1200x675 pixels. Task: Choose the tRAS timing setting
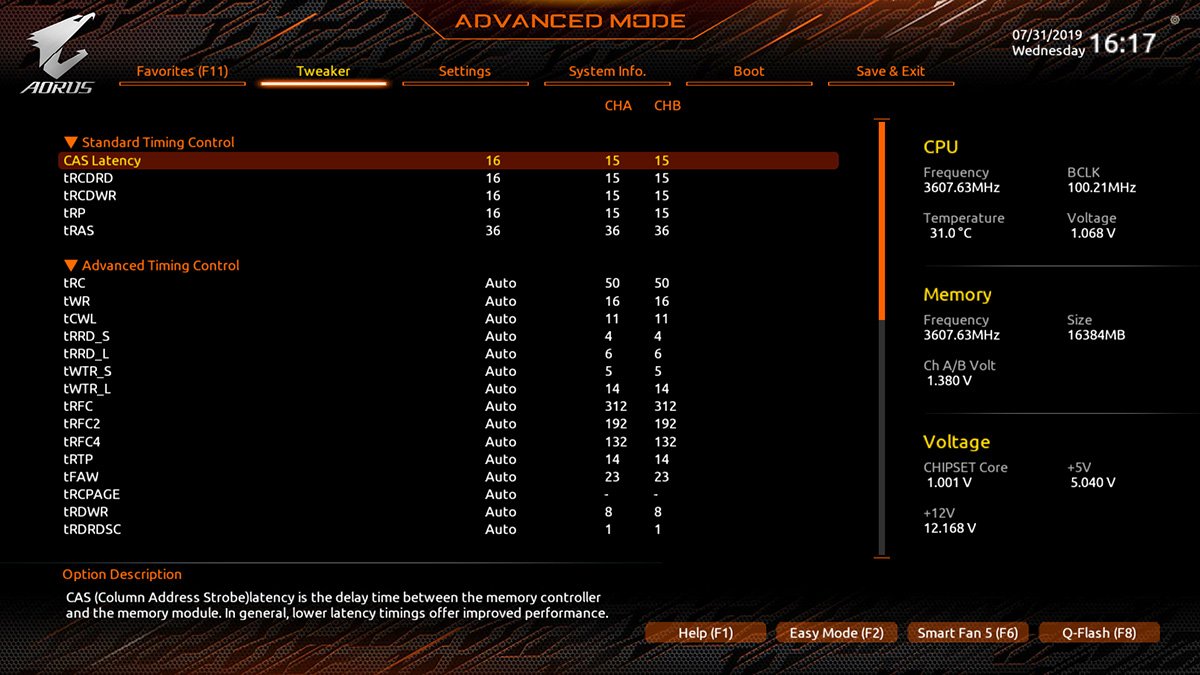(x=80, y=231)
